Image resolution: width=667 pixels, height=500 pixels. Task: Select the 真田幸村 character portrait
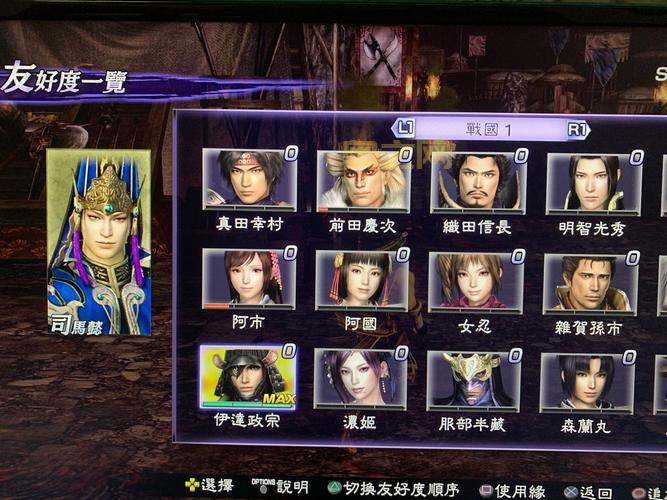pyautogui.click(x=249, y=180)
